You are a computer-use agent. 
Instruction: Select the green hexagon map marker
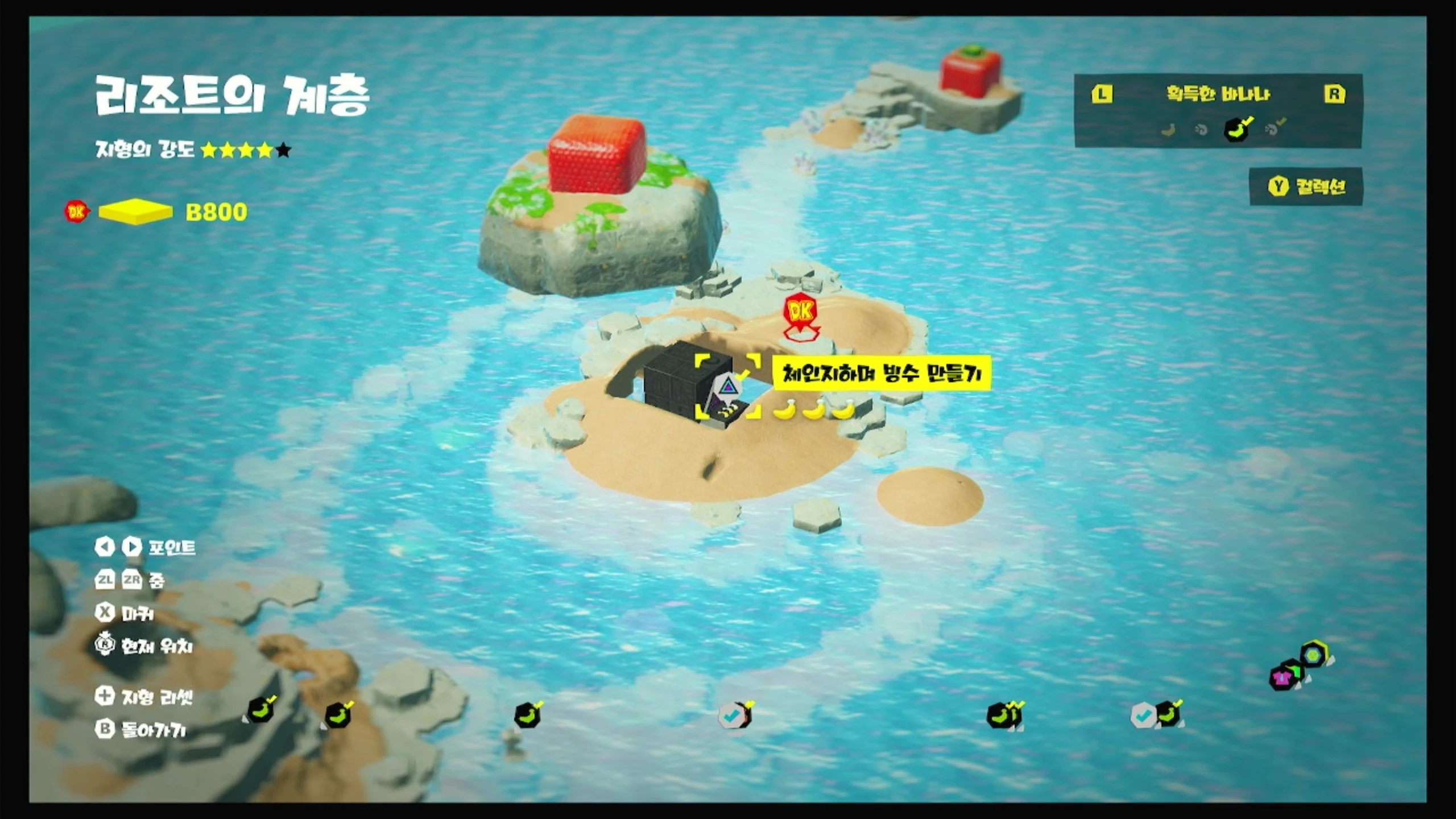[x=1313, y=655]
